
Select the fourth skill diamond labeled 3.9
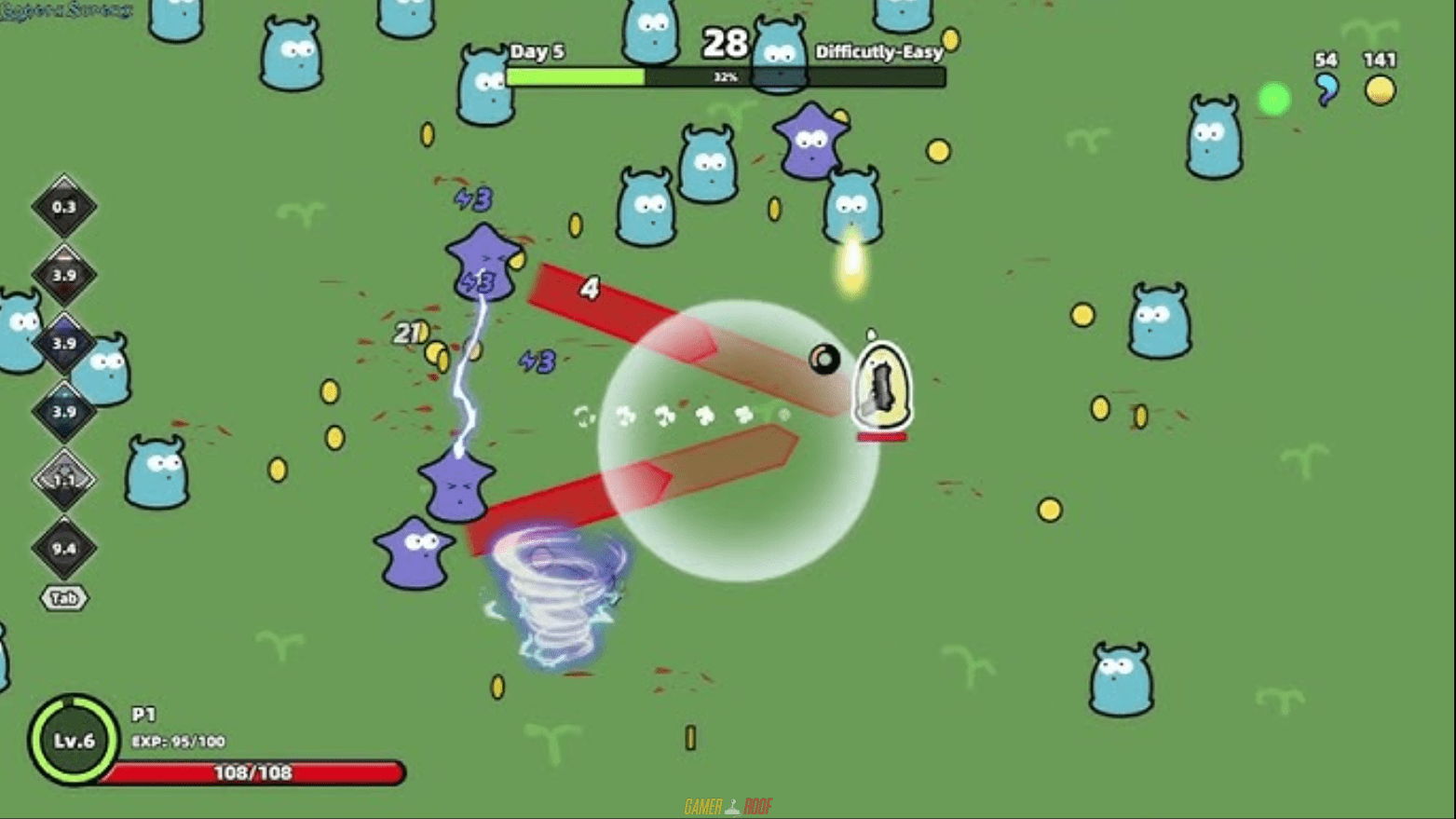tap(63, 410)
